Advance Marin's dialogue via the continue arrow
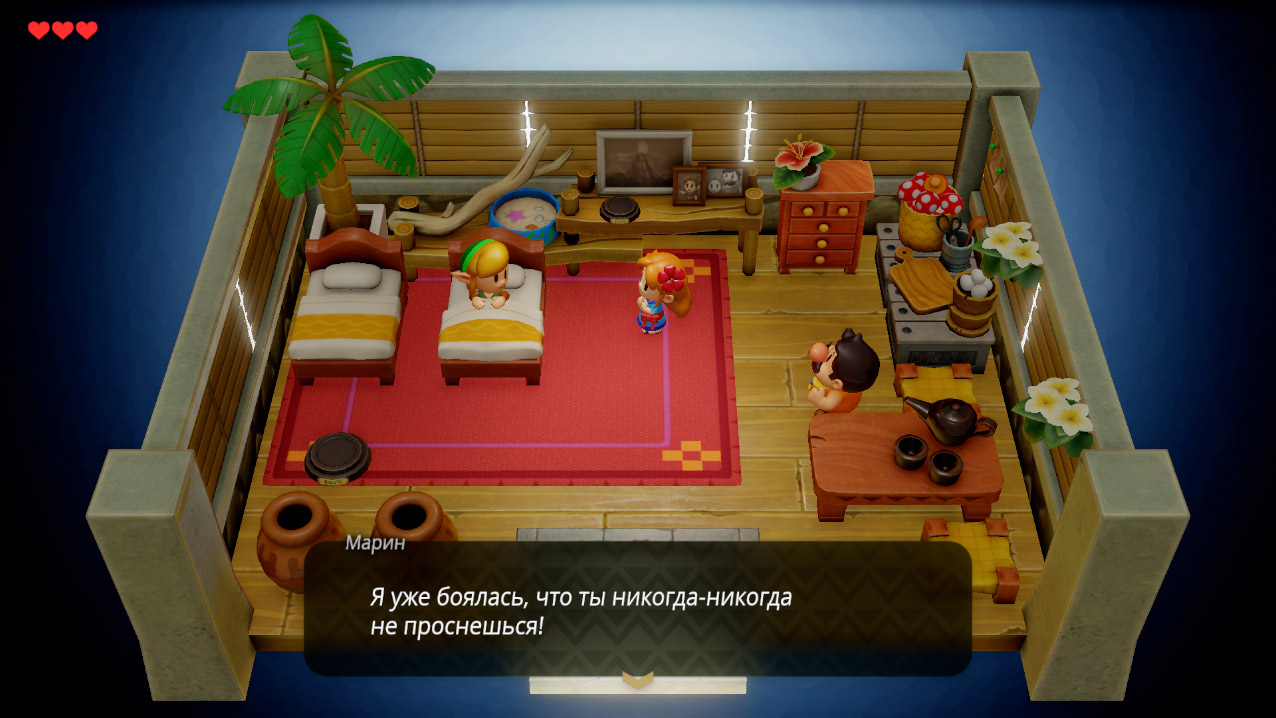 pos(637,680)
